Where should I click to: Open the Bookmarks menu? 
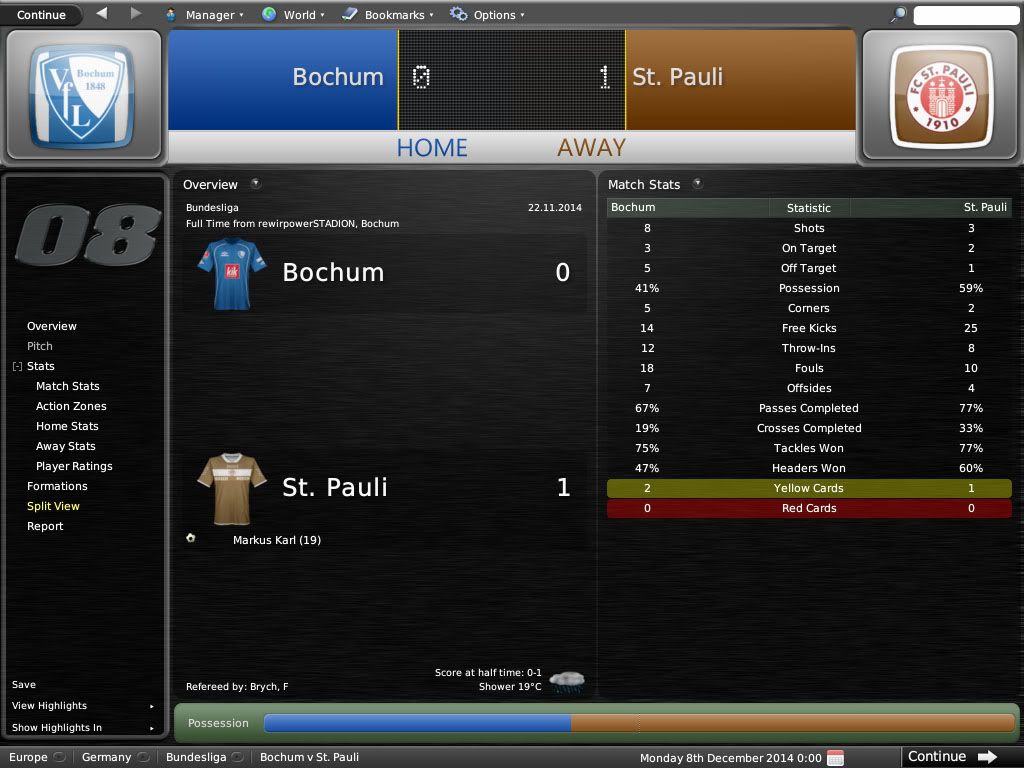(x=388, y=15)
